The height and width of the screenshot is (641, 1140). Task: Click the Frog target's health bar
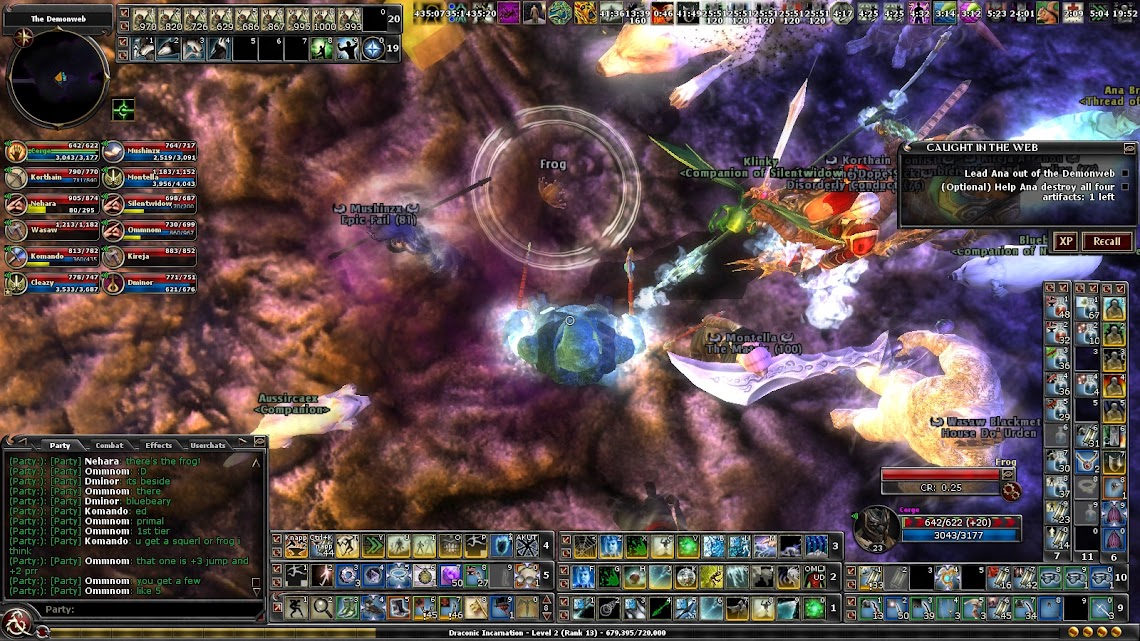click(940, 475)
